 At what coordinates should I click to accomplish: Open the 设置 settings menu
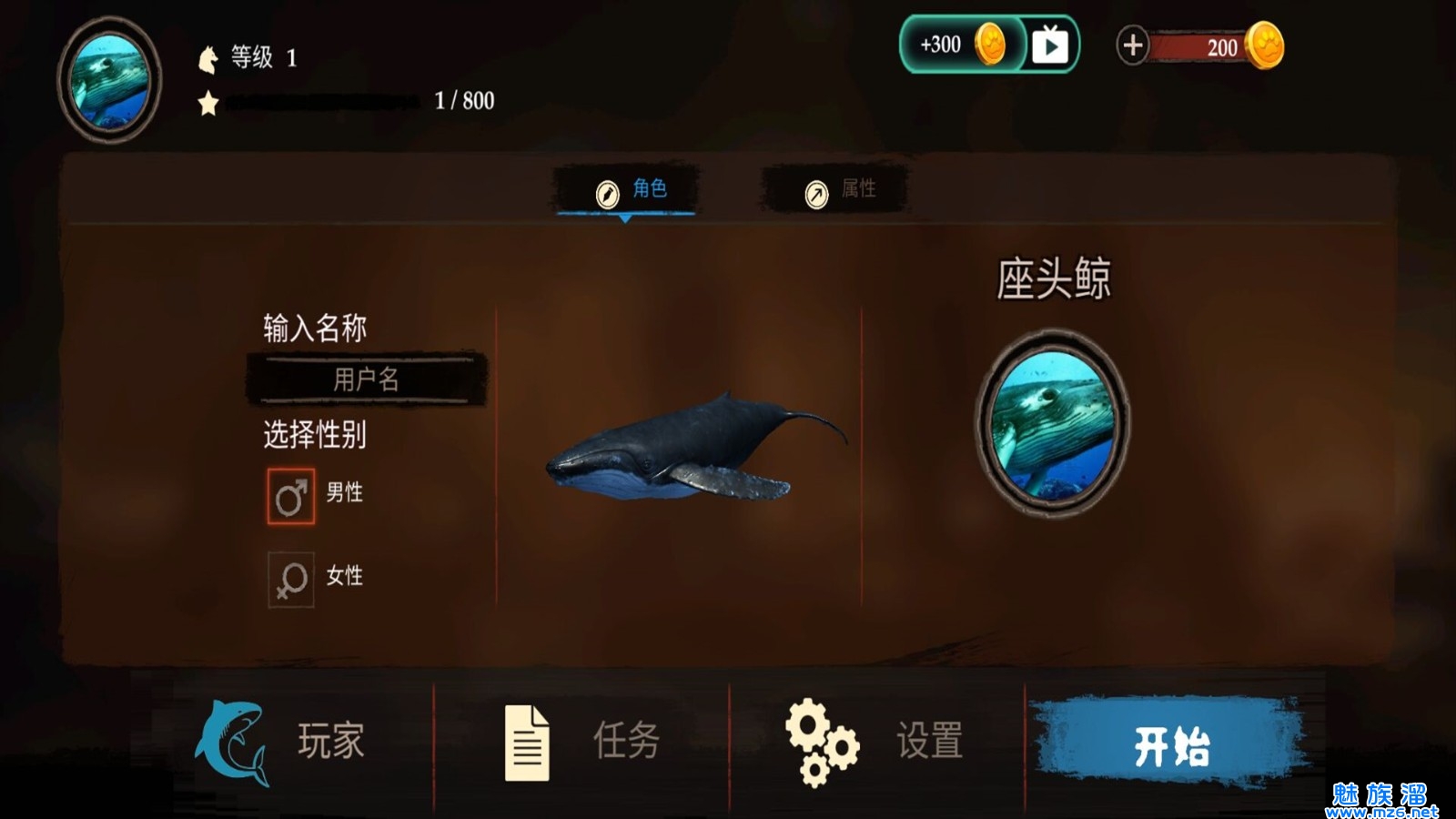click(875, 741)
